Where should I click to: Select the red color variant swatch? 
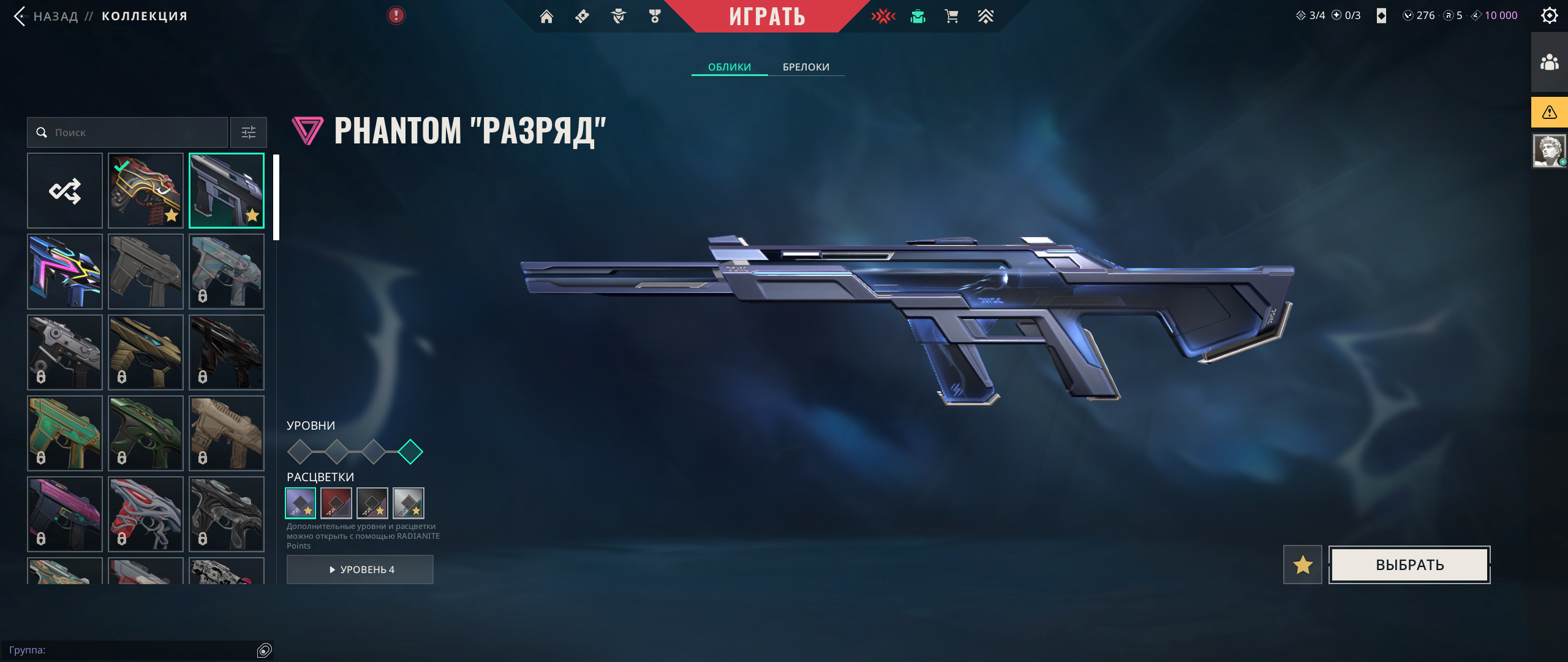click(336, 503)
